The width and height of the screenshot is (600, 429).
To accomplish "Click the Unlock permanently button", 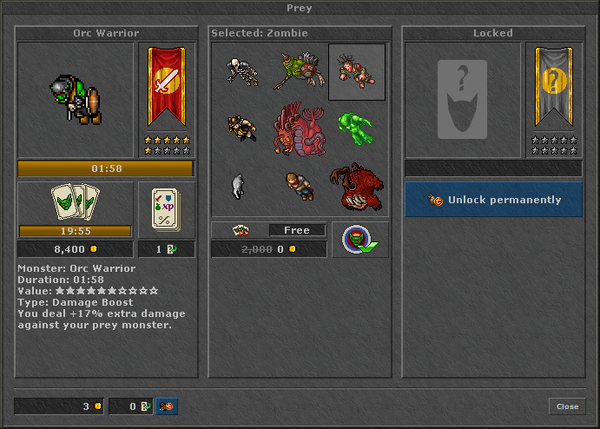I will (x=493, y=200).
